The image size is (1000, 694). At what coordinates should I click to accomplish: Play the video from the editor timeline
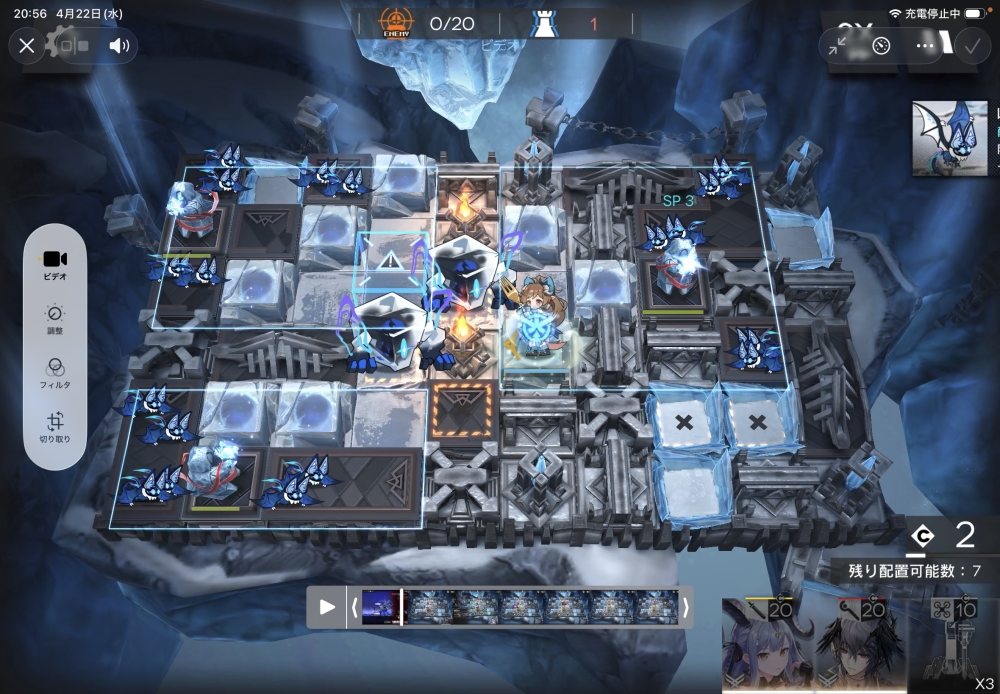327,607
